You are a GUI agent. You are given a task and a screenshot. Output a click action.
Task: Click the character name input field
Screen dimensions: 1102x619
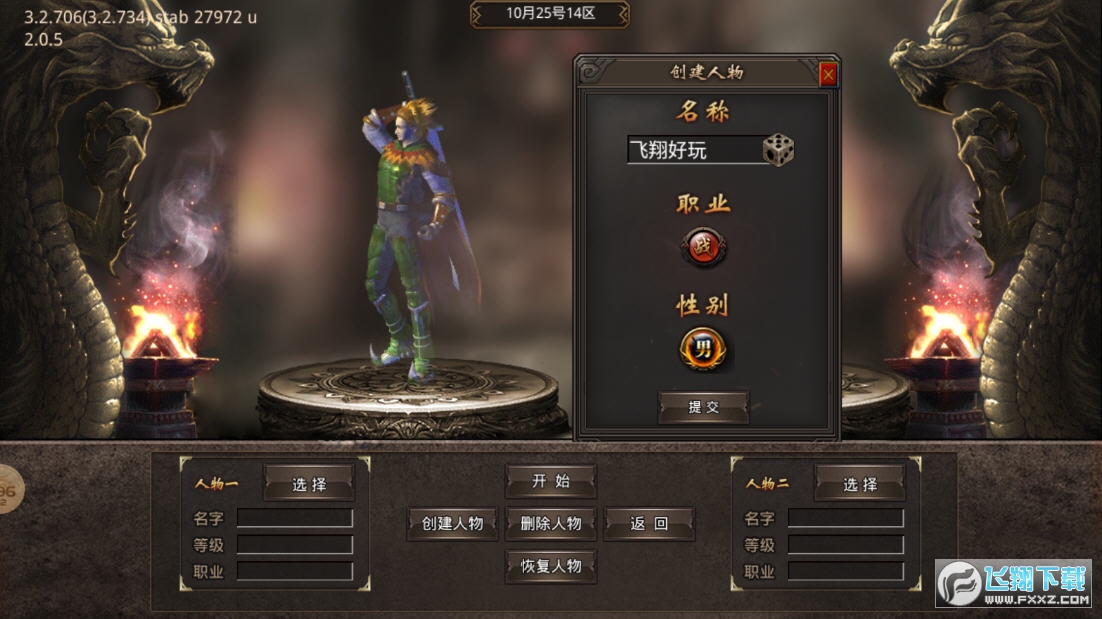694,151
